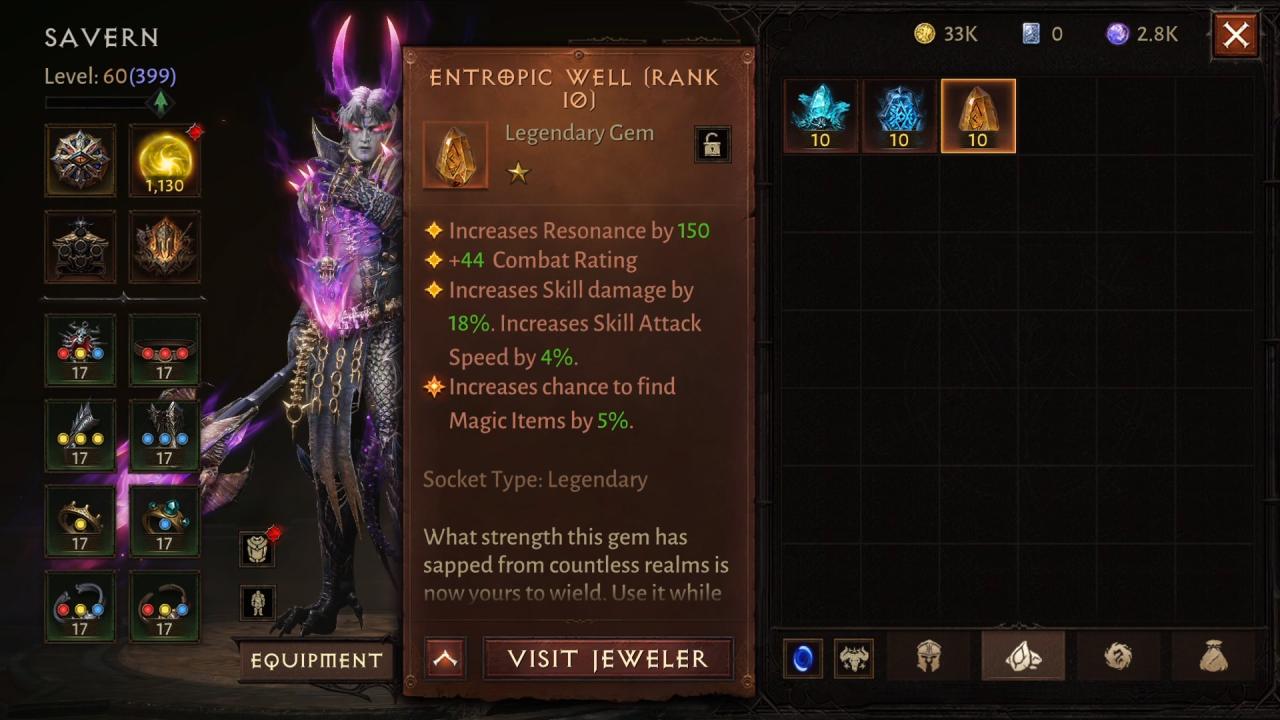Open the horned demon helm icon
This screenshot has height=720, width=1280.
coord(853,659)
